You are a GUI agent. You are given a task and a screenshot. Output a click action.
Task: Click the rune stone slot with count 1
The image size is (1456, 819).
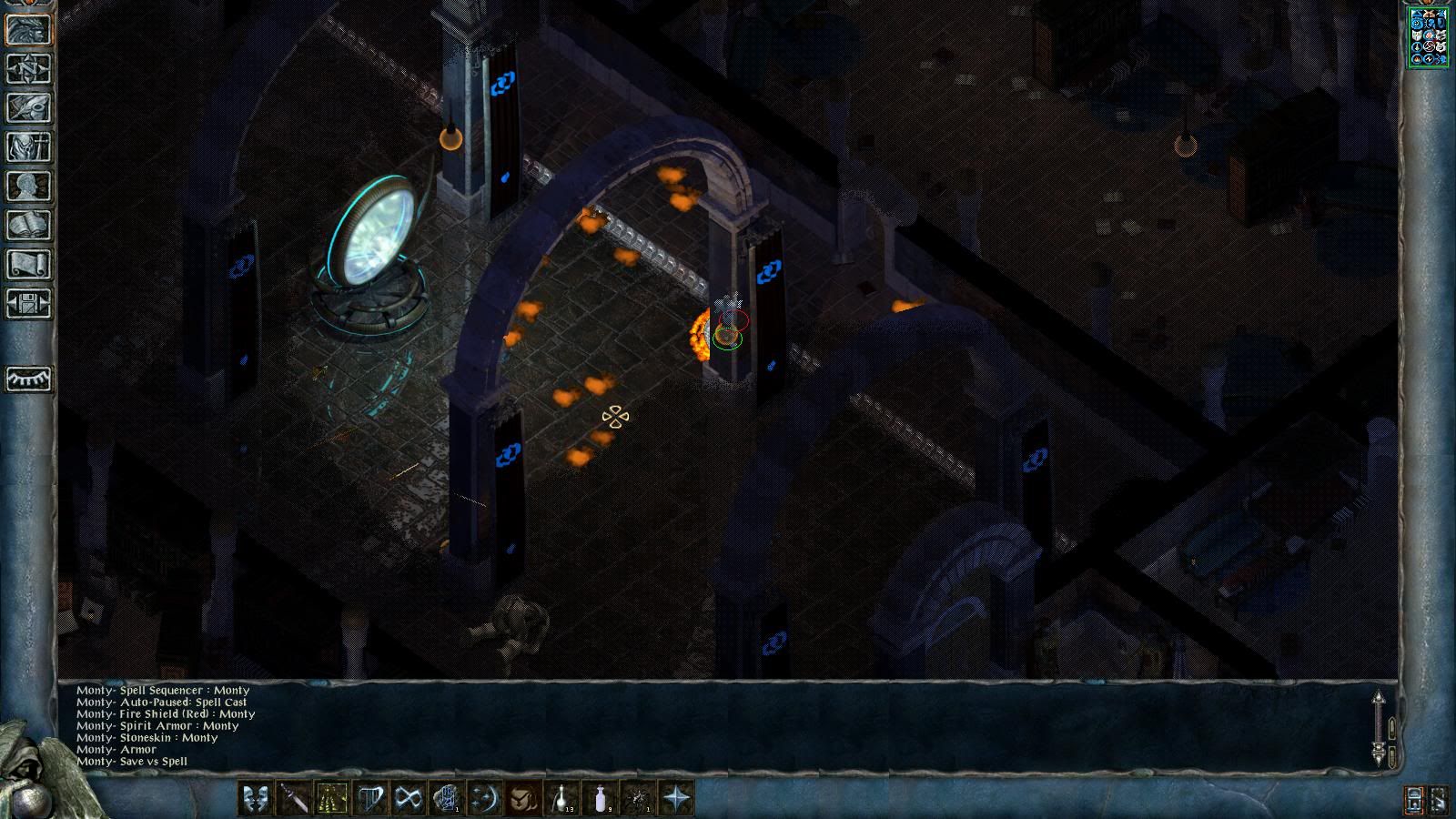pyautogui.click(x=447, y=798)
